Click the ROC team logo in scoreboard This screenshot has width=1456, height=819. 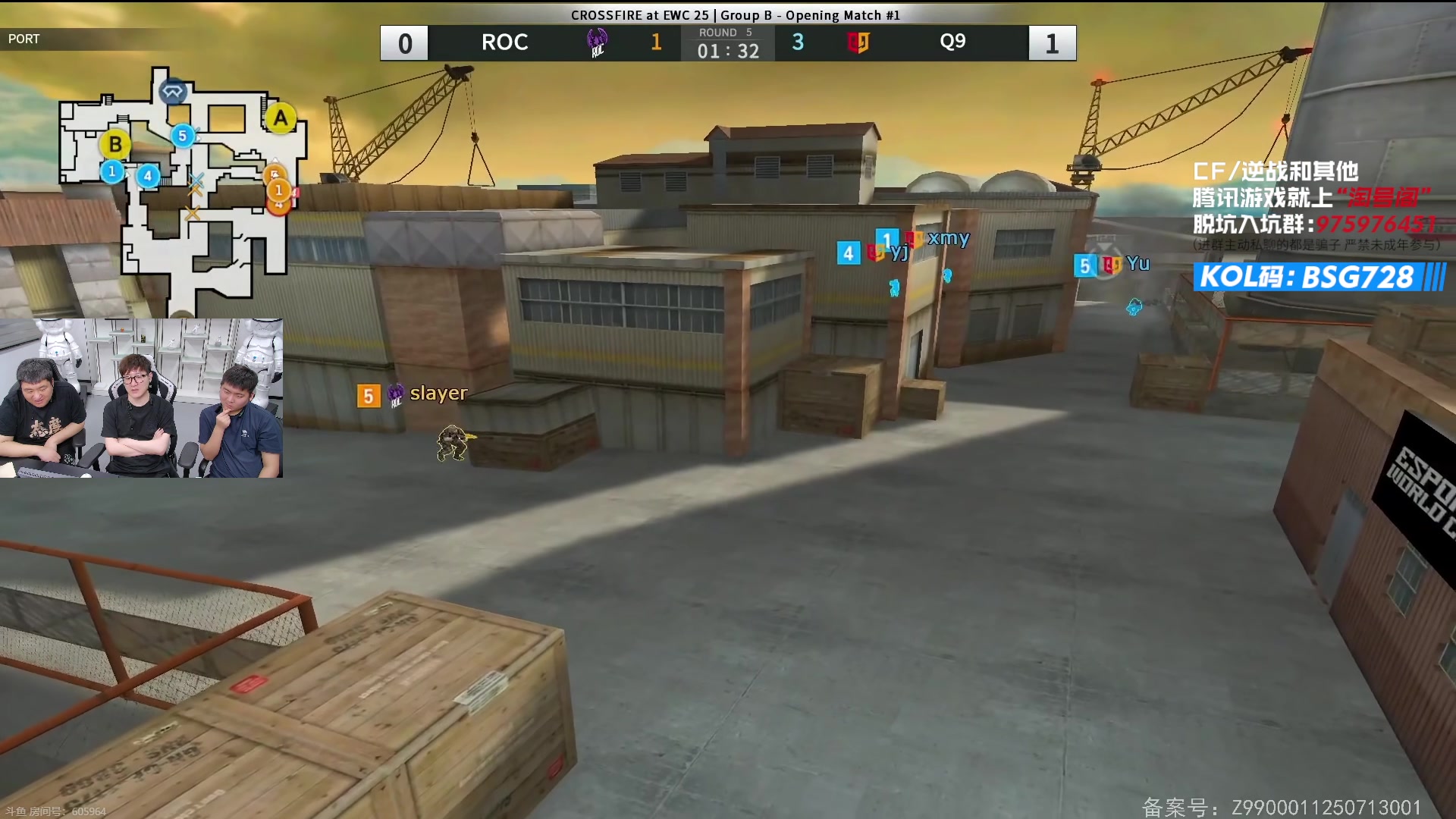(598, 42)
